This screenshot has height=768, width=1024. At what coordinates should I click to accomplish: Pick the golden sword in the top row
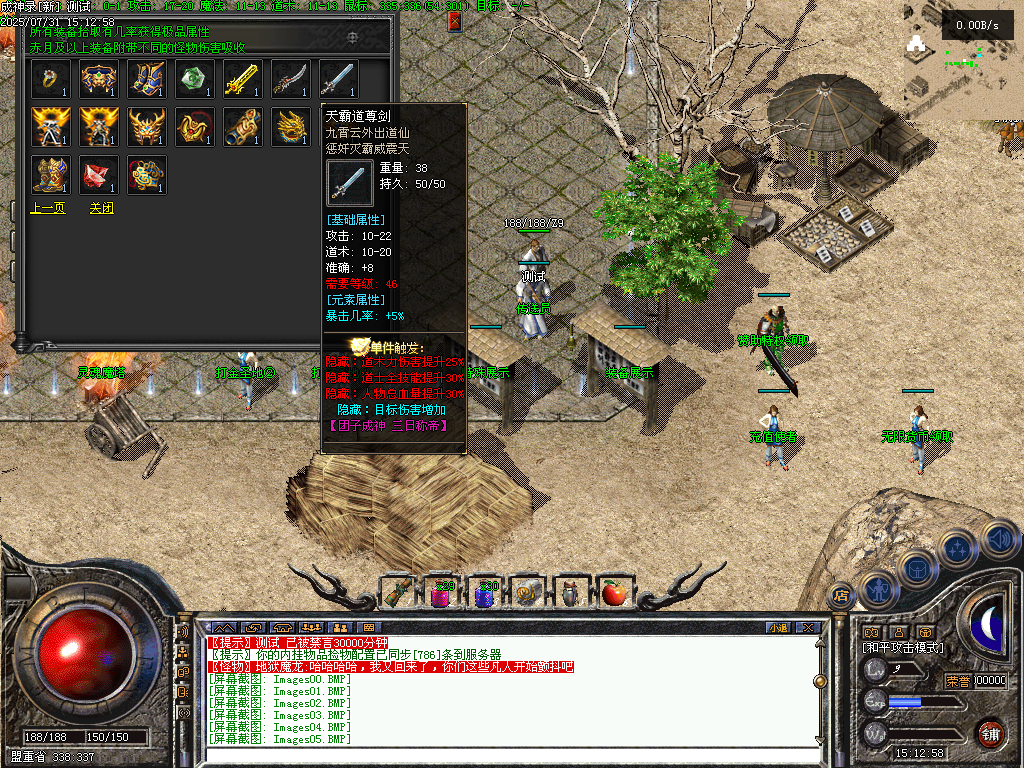(242, 79)
